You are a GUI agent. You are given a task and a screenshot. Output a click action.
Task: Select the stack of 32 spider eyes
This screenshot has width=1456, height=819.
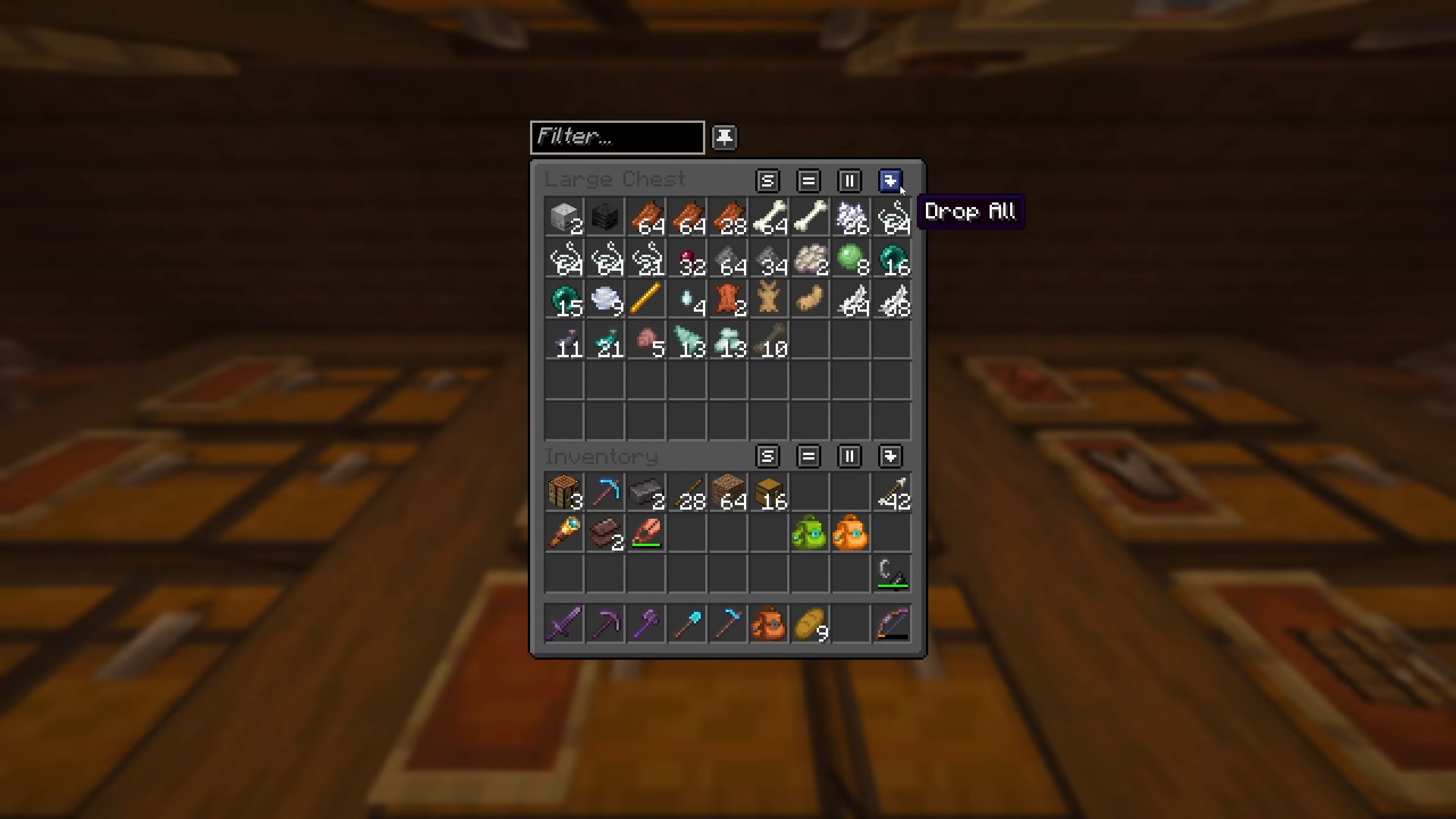pyautogui.click(x=686, y=259)
